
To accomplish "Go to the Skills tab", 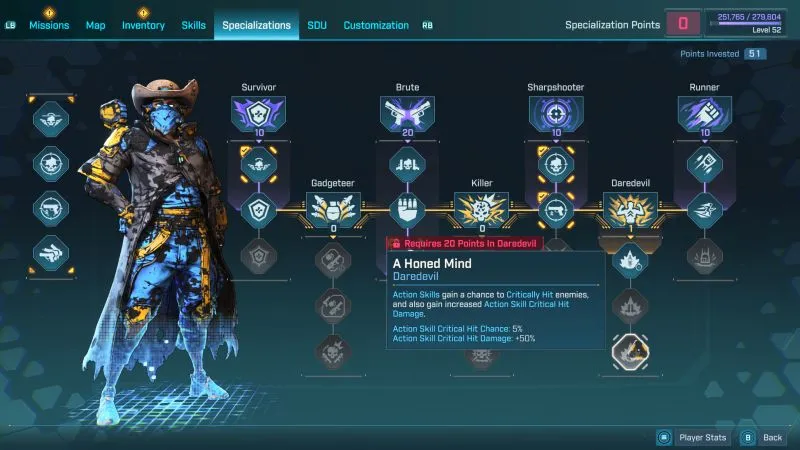I will (194, 25).
